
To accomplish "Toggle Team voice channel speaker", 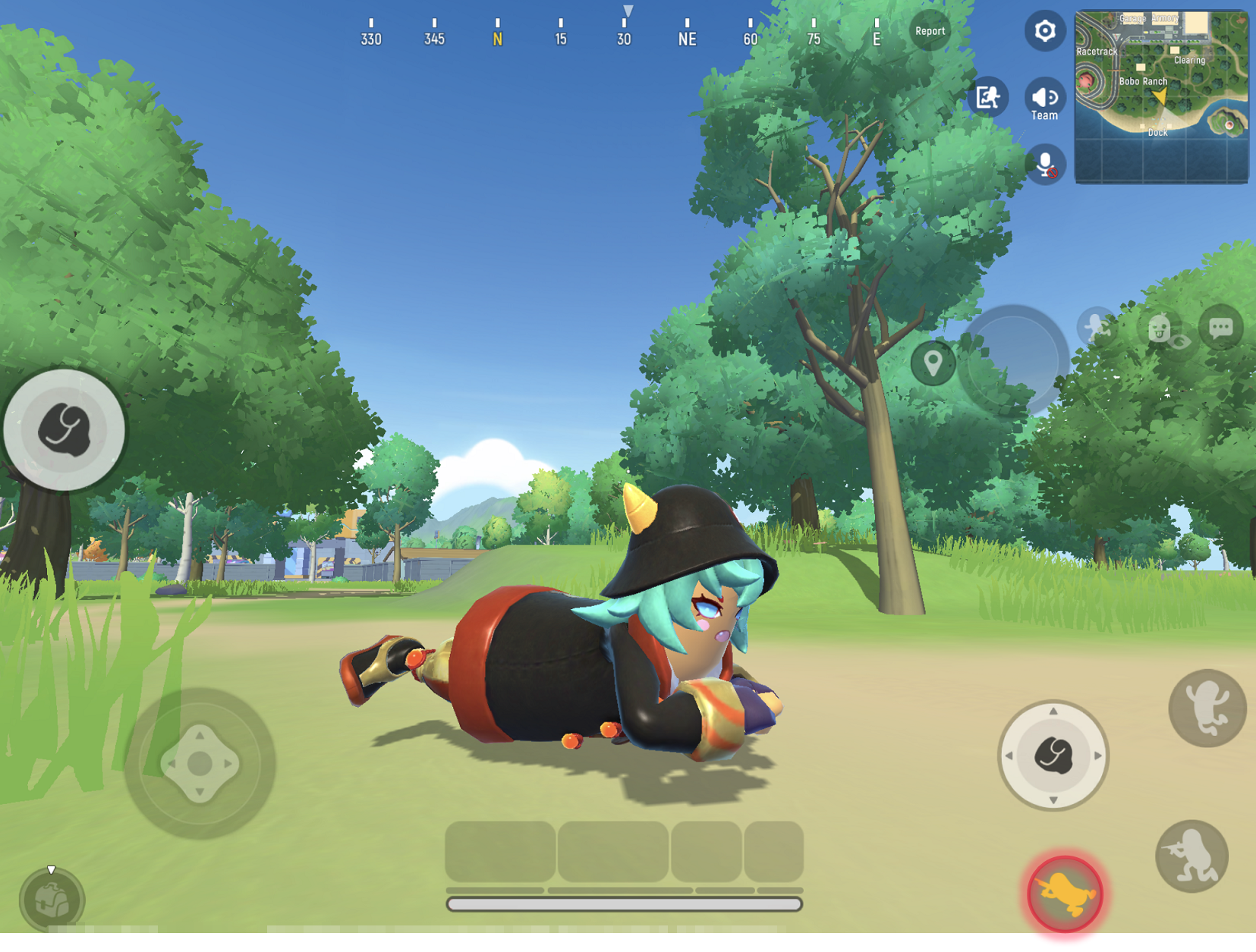I will tap(1044, 97).
